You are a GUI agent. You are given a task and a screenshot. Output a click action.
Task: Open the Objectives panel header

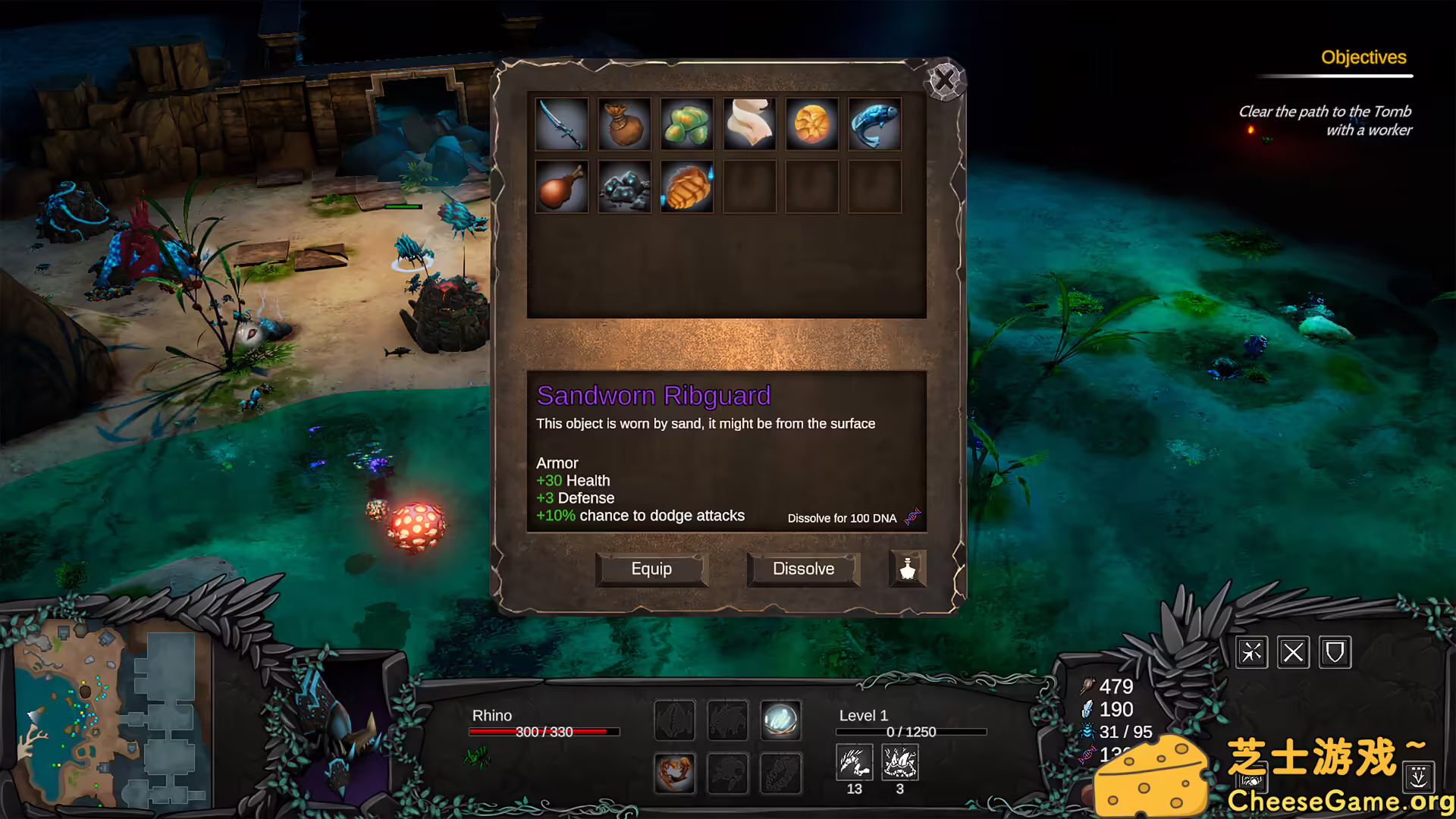click(x=1363, y=58)
